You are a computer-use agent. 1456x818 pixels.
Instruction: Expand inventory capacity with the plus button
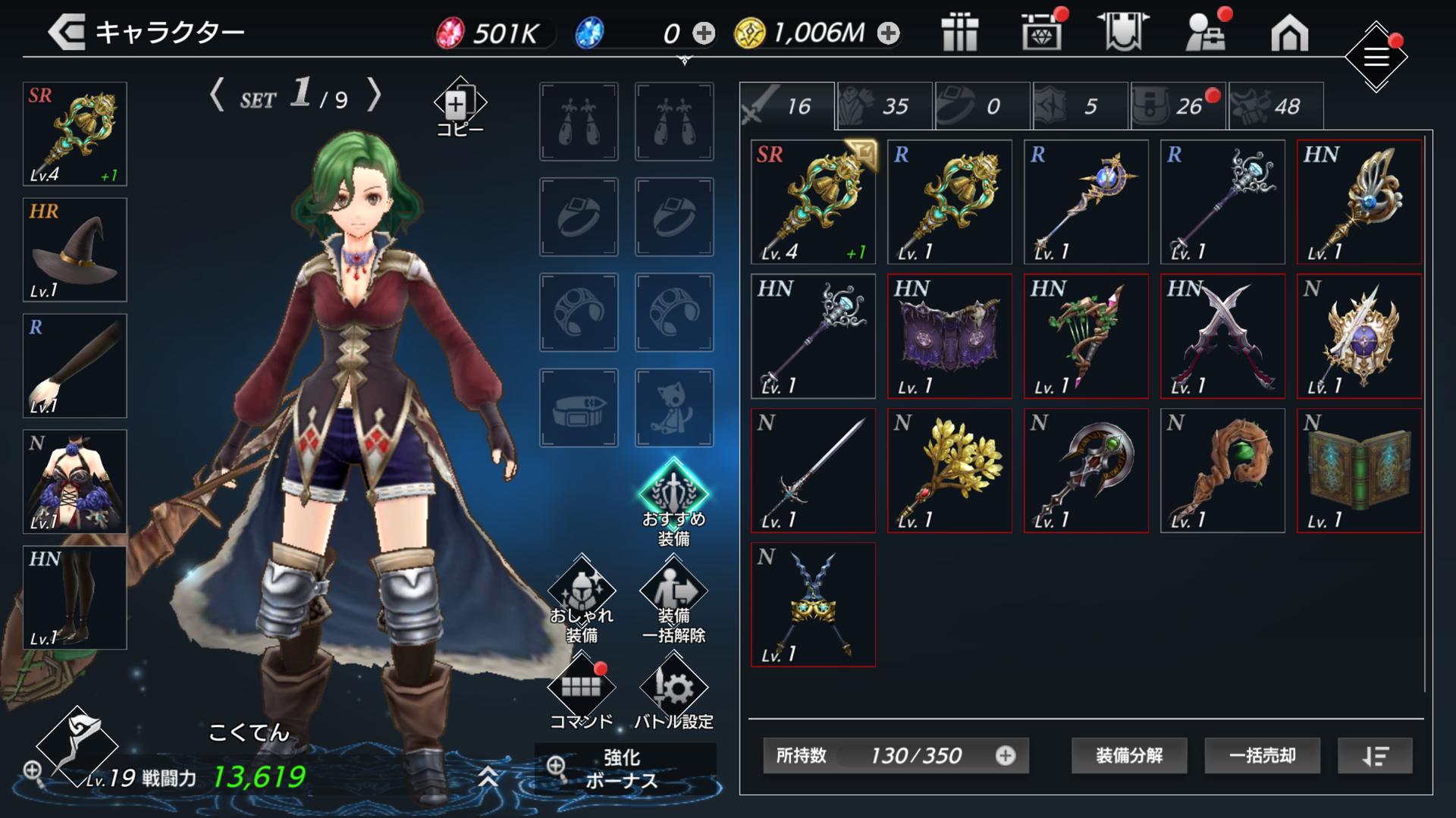[x=1006, y=755]
